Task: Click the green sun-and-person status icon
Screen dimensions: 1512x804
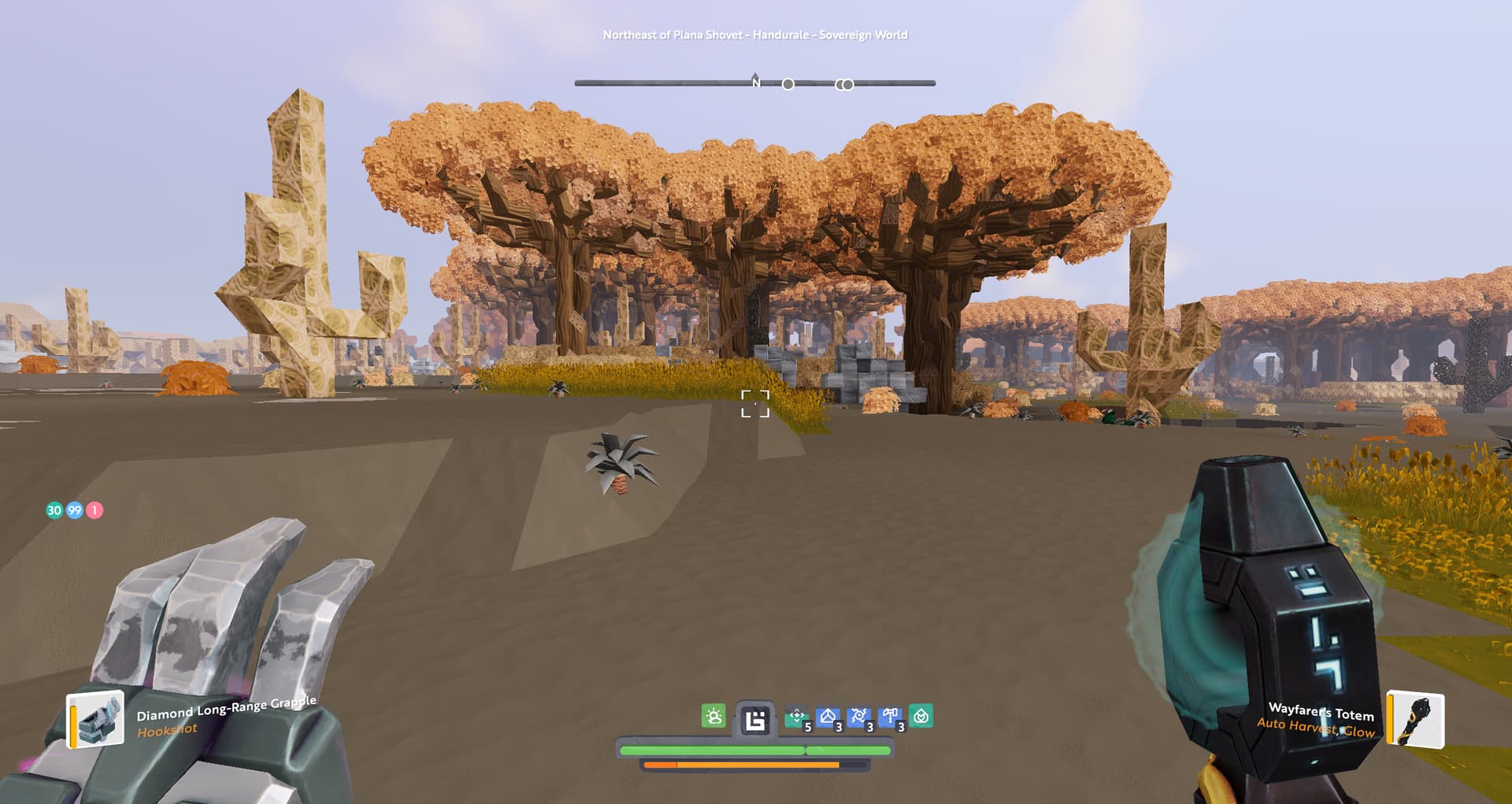Action: click(x=713, y=717)
